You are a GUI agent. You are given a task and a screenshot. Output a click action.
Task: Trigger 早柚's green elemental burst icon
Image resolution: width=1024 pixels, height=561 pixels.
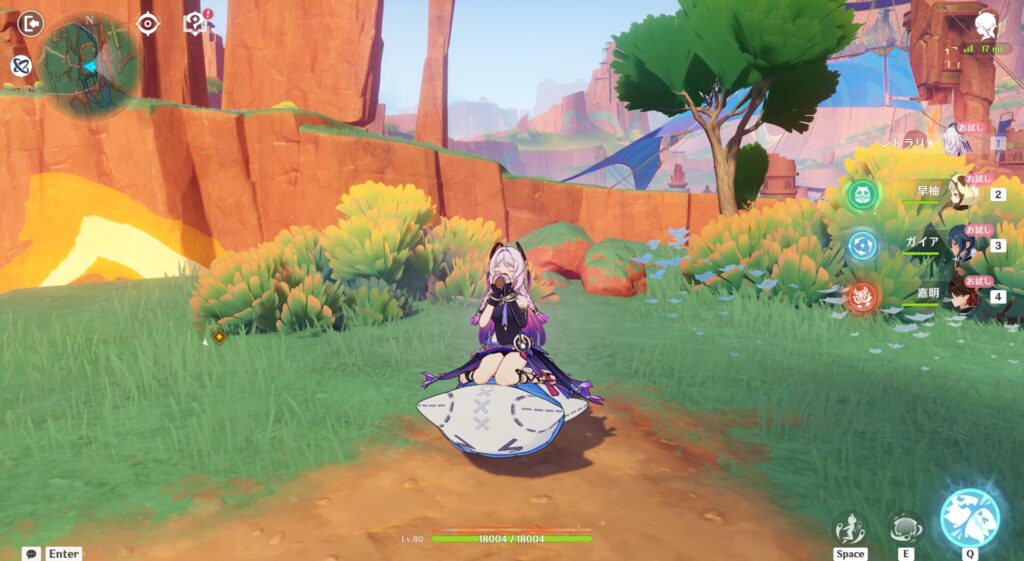(861, 193)
